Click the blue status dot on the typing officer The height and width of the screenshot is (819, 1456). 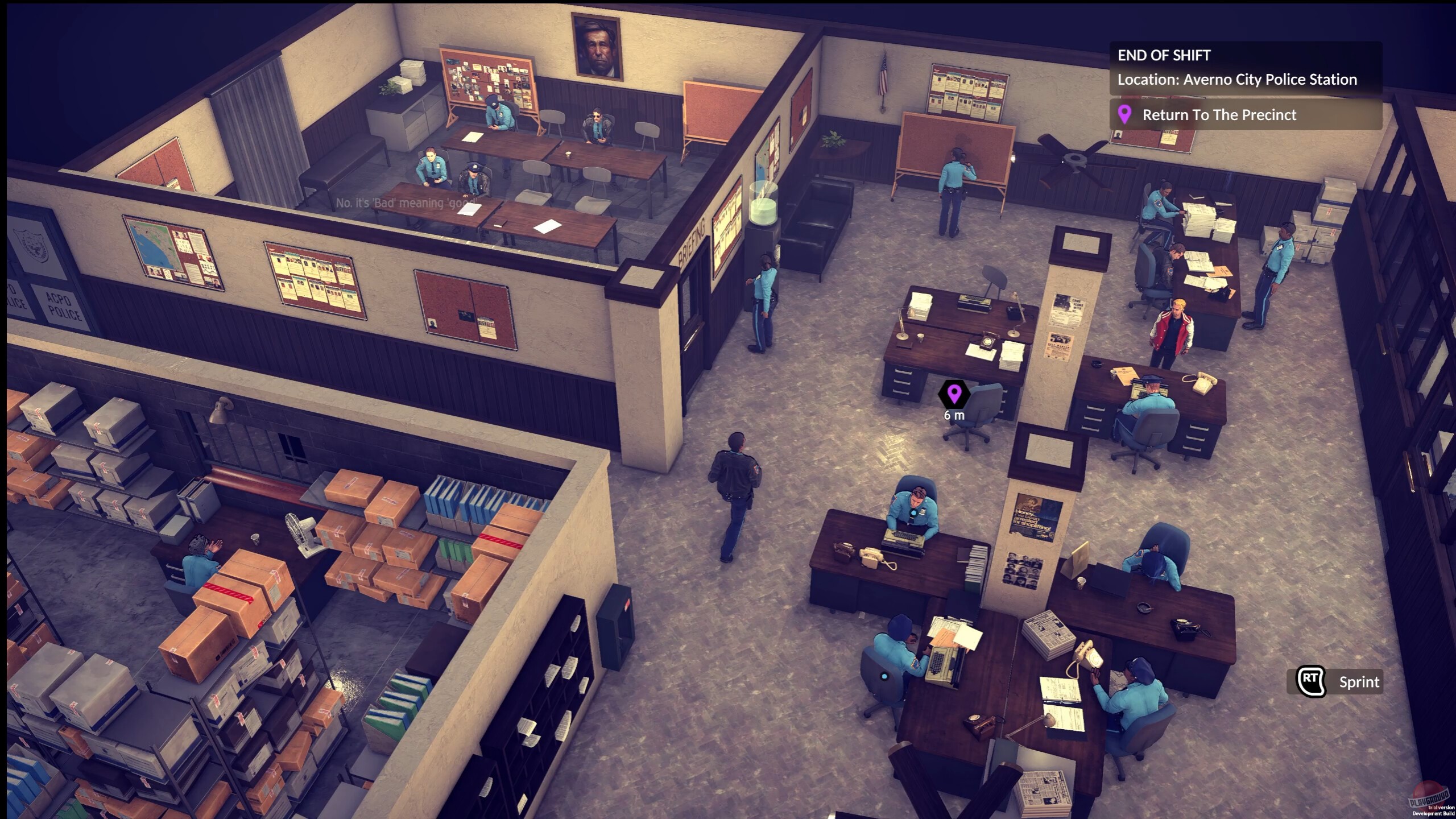click(x=884, y=677)
